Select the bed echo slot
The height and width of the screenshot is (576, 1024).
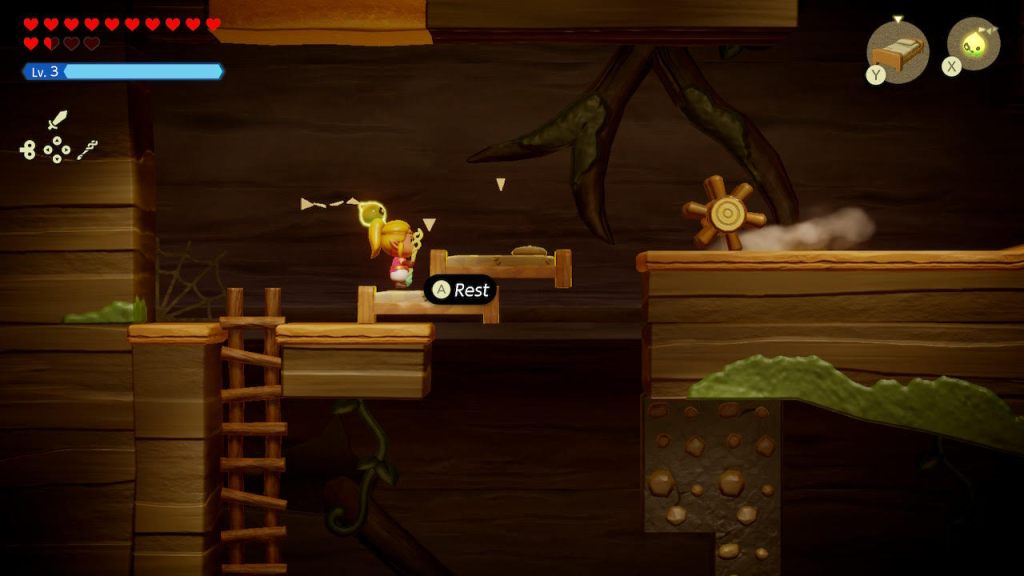click(x=897, y=51)
